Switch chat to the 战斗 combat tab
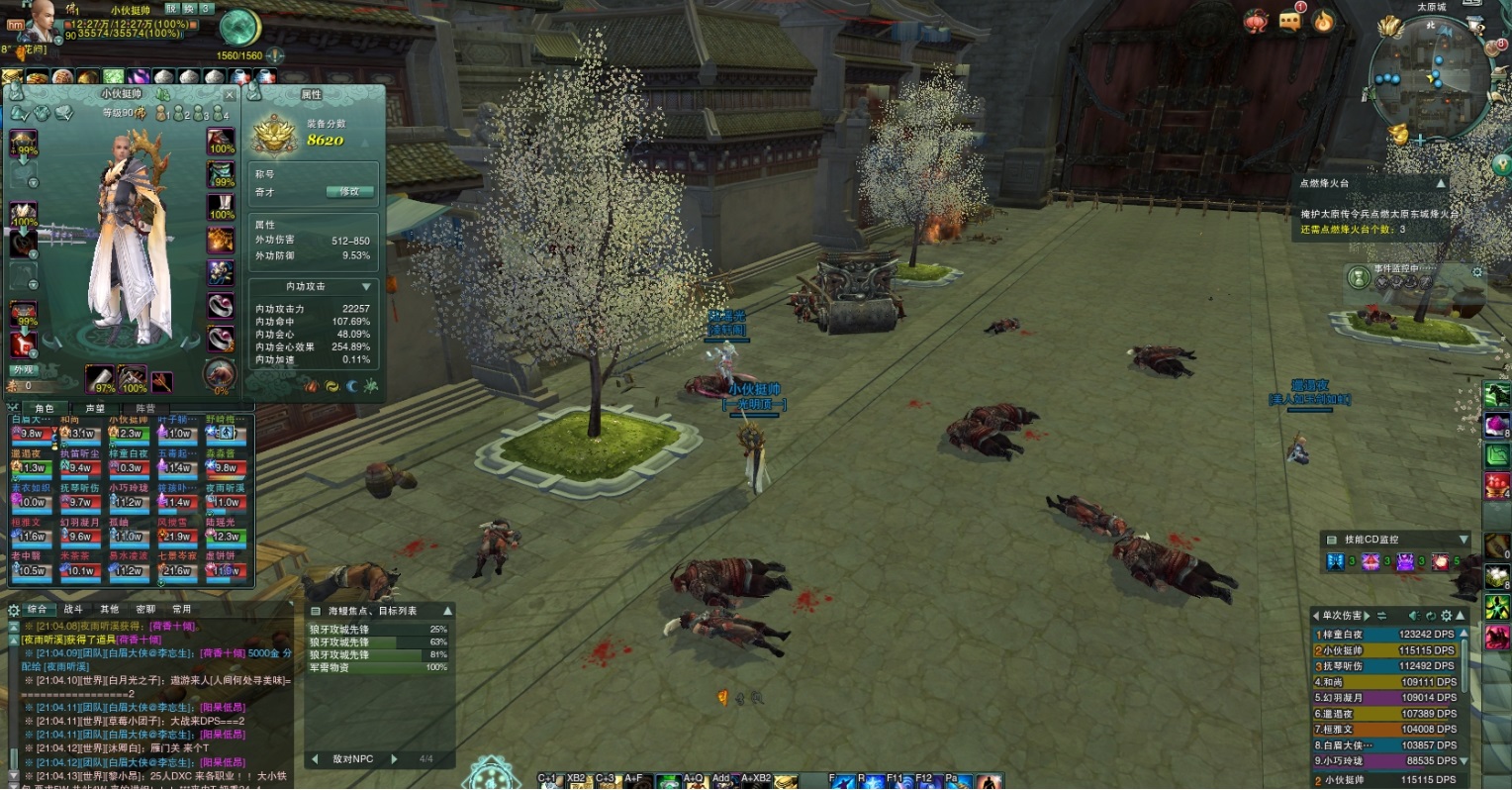 coord(73,609)
